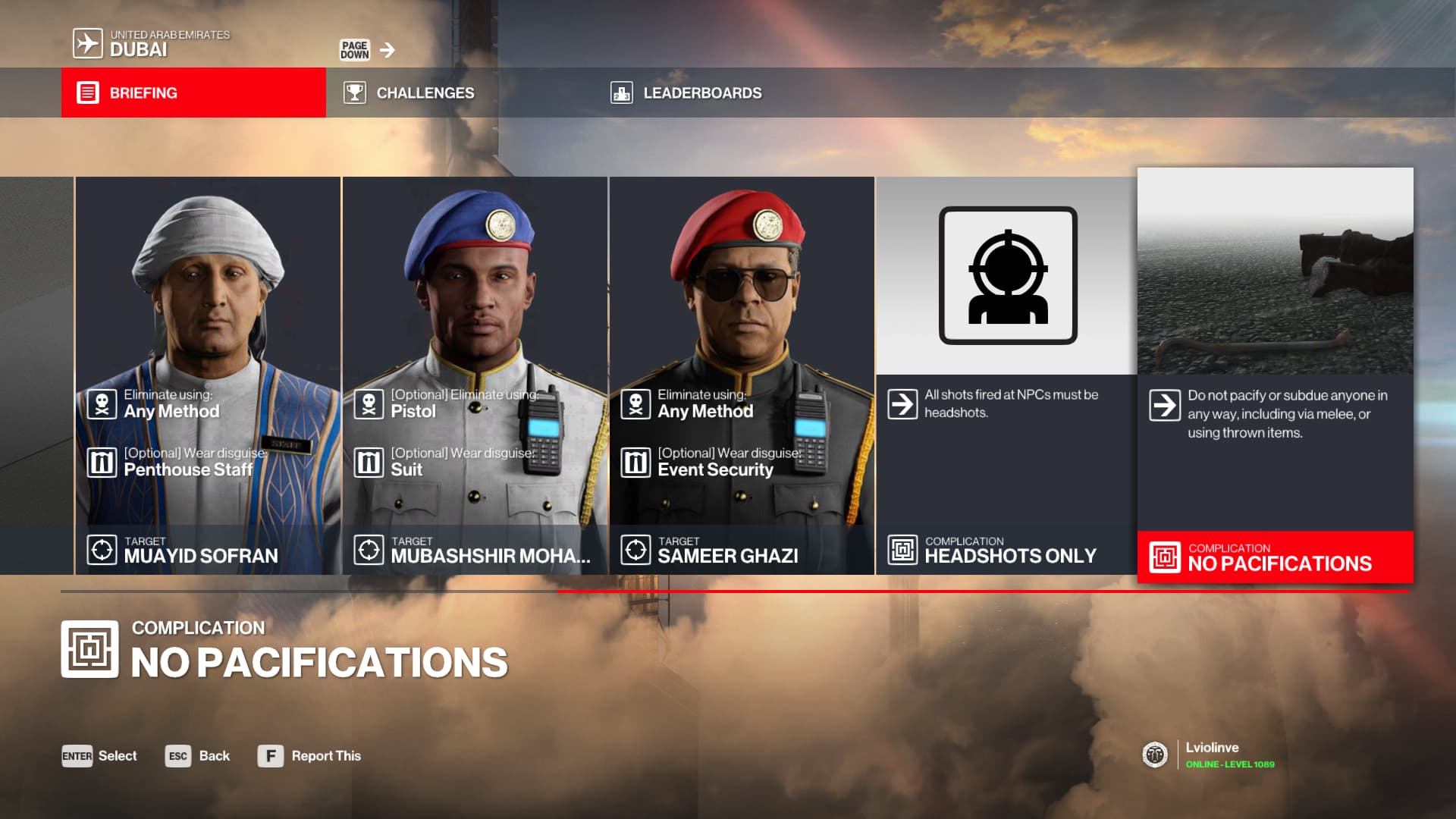
Task: Select the Sameer Ghazi target card
Action: (x=742, y=375)
